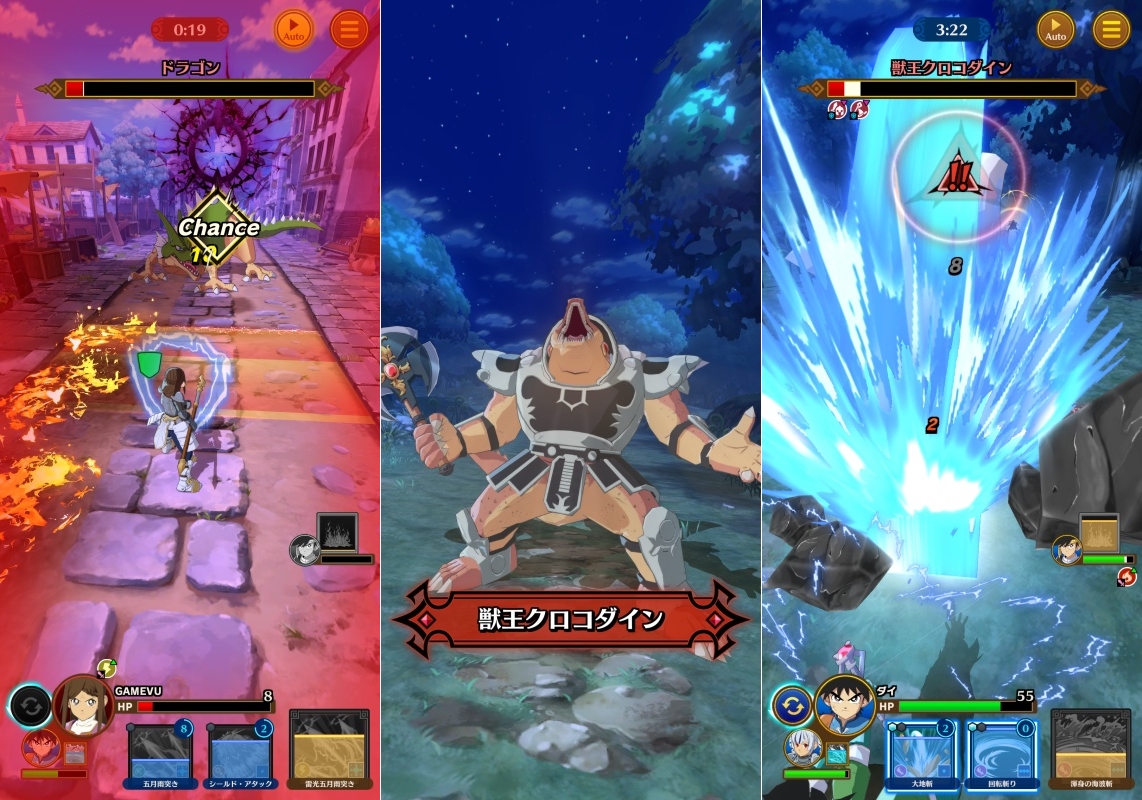
Task: Click the blue swap button beside ダイ
Action: click(792, 705)
